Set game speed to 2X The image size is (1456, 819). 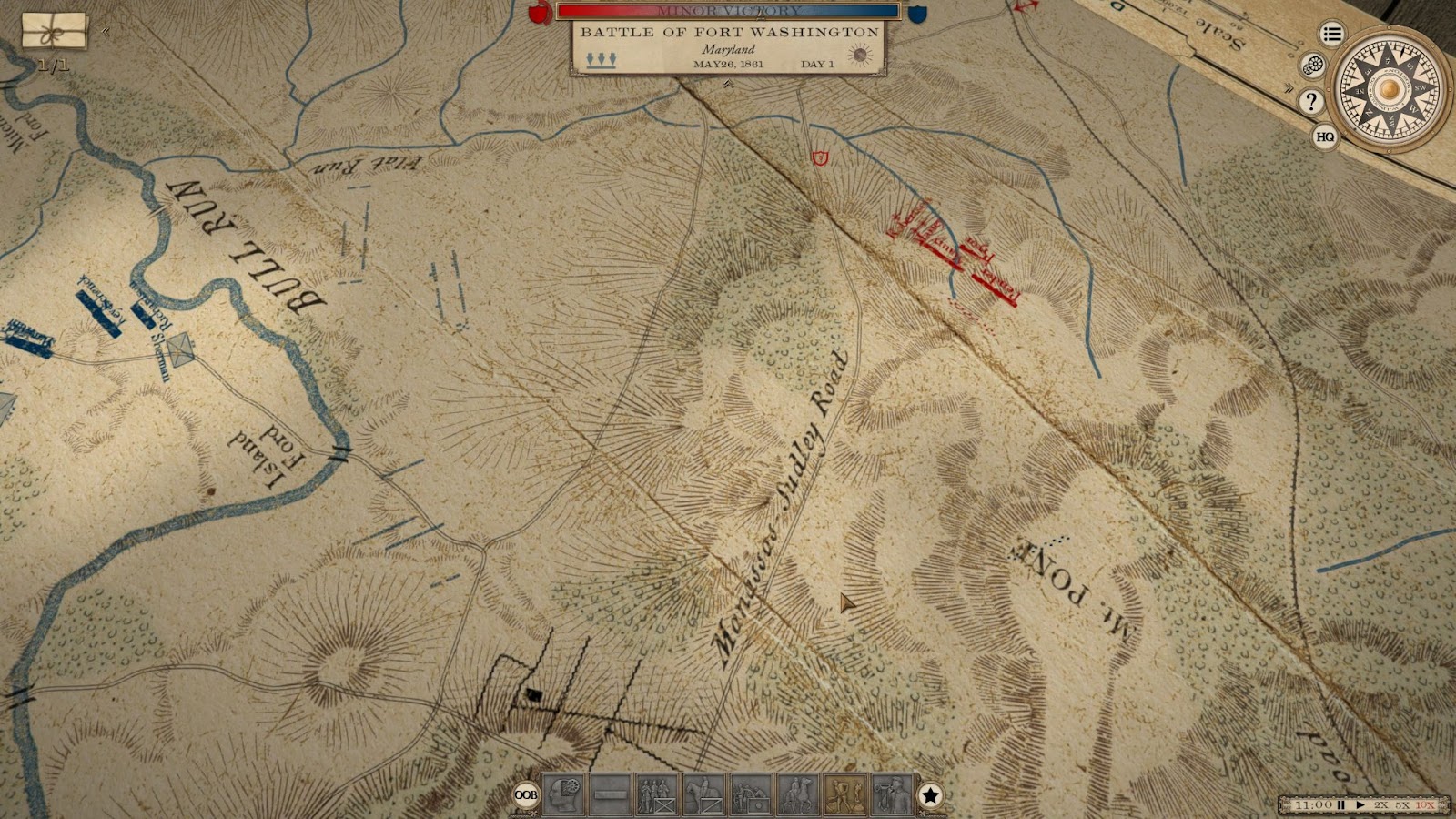[x=1381, y=805]
